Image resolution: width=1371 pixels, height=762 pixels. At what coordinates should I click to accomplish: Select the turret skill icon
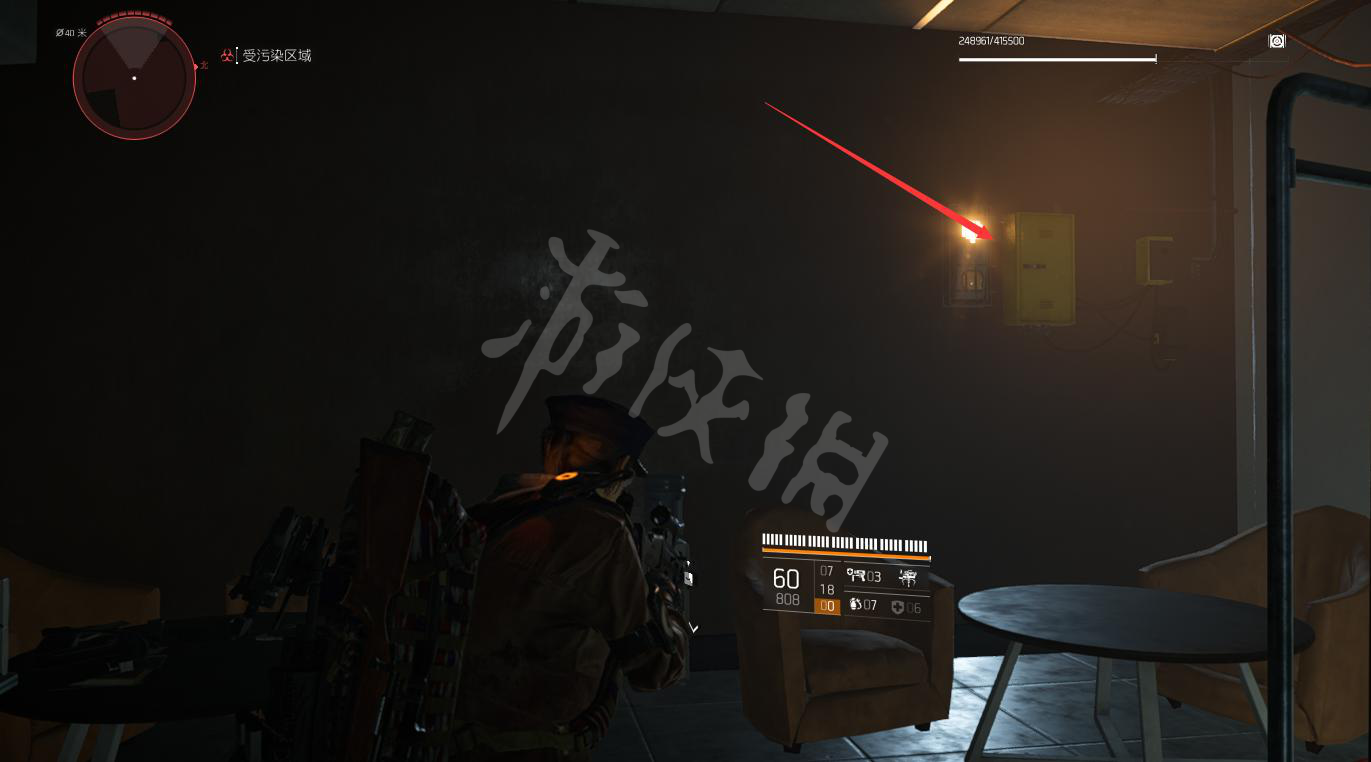coord(856,575)
